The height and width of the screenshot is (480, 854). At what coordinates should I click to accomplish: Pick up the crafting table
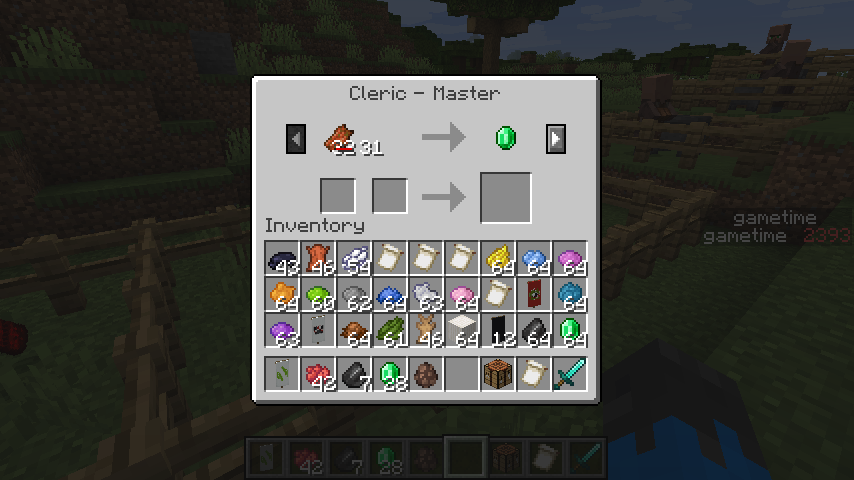click(x=498, y=375)
